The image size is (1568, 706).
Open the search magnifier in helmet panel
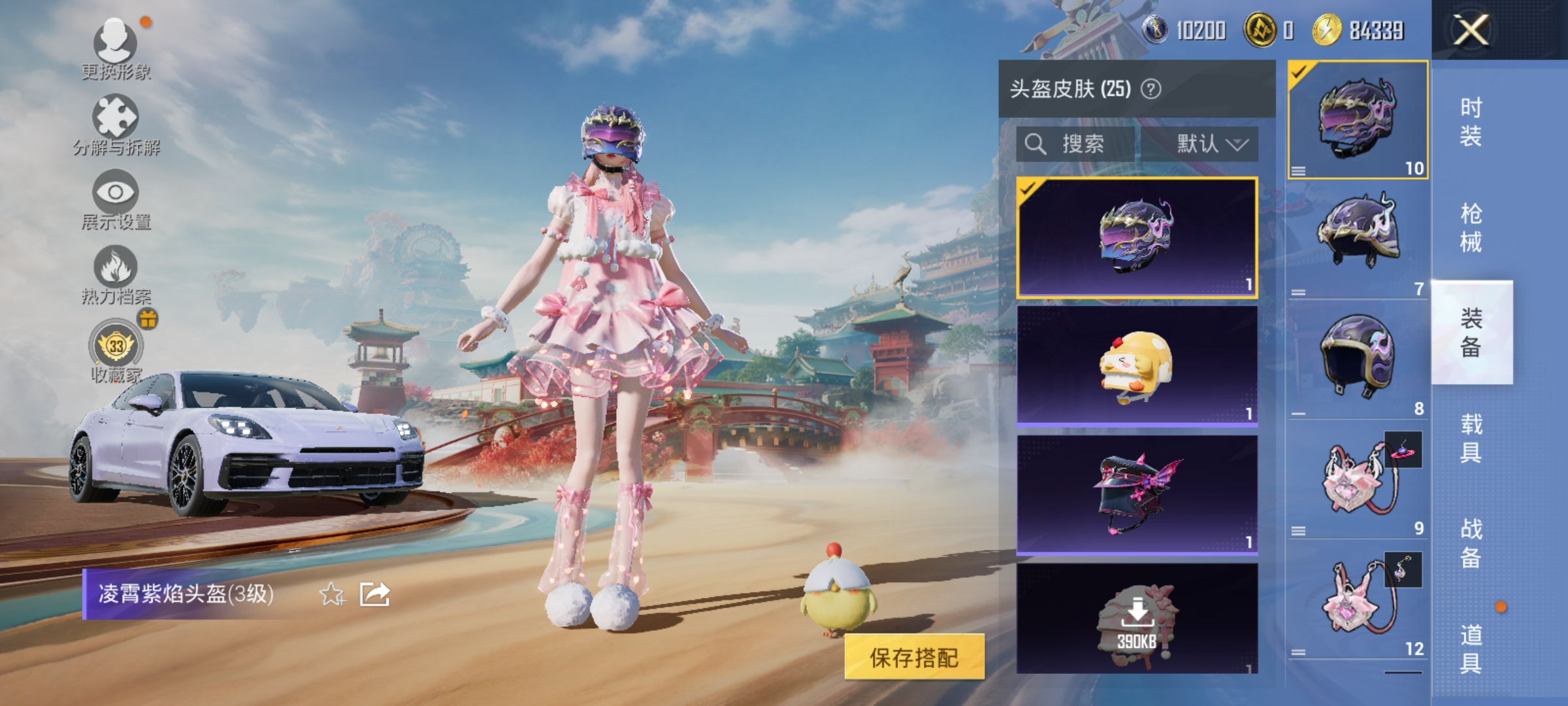tap(1036, 144)
